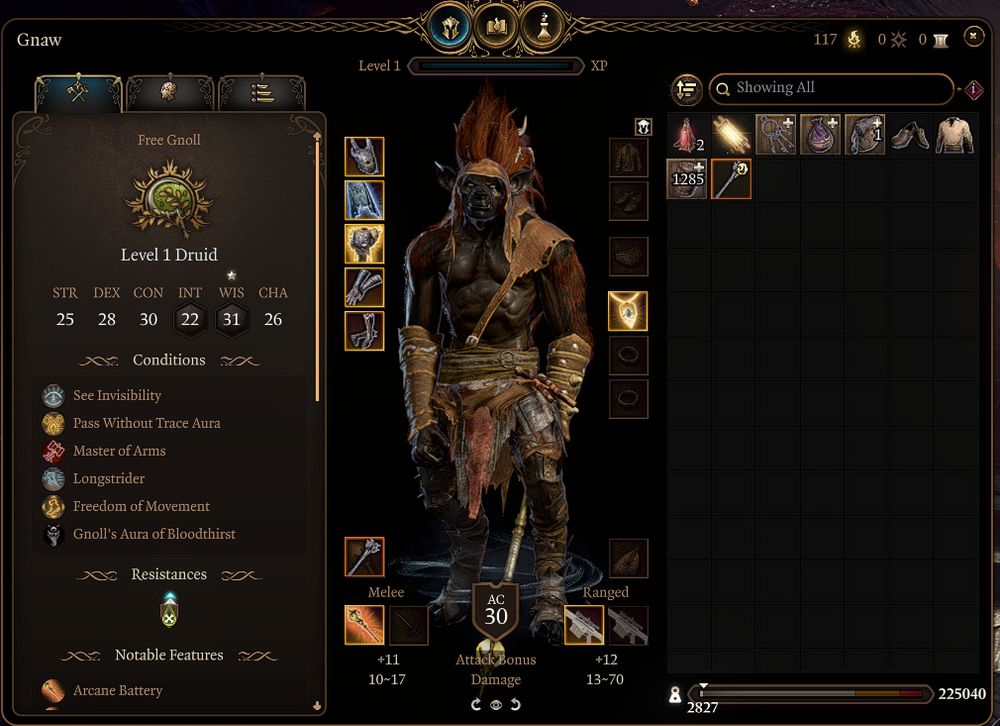Image resolution: width=1000 pixels, height=726 pixels.
Task: Click the equipped boots slot
Action: point(364,331)
